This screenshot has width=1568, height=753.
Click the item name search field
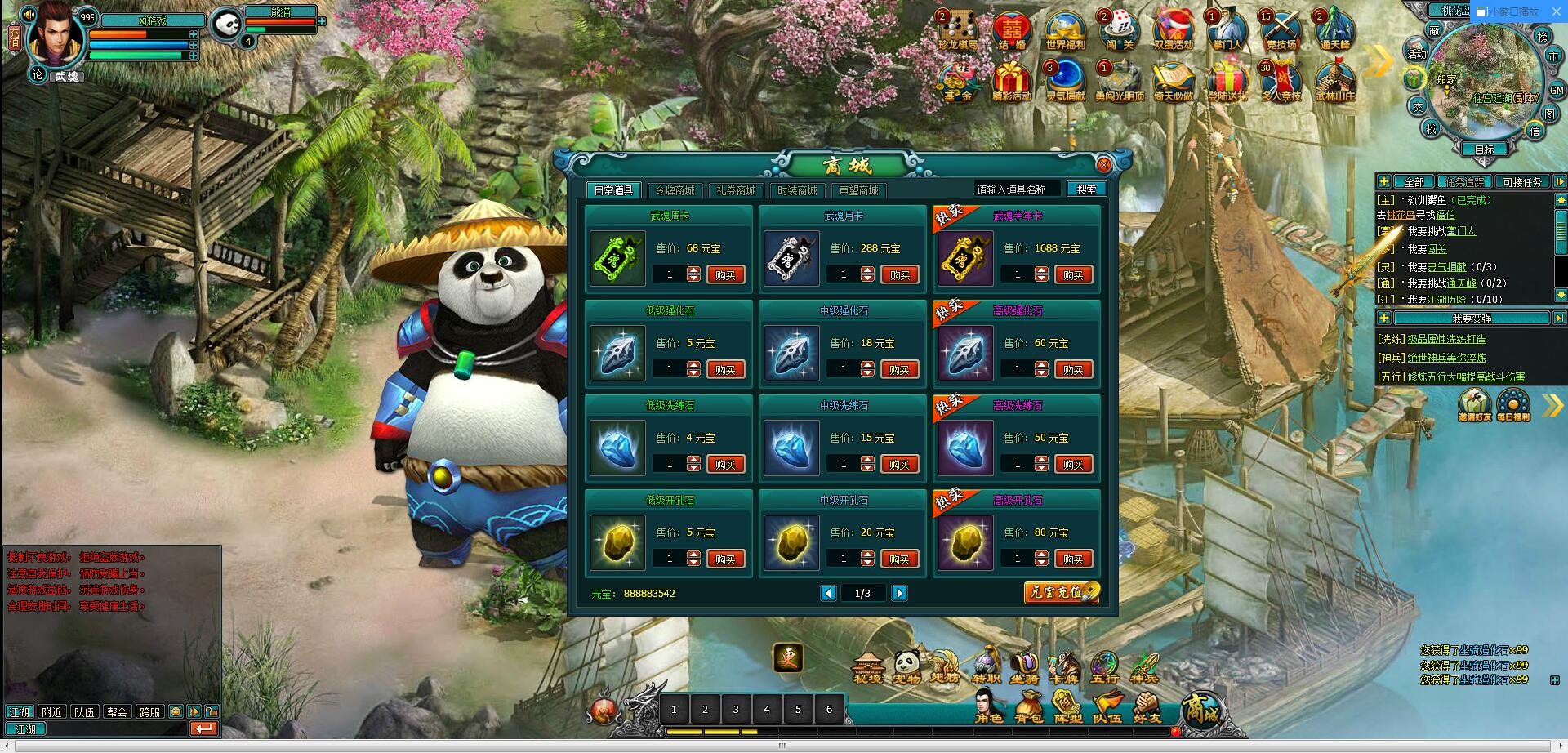(x=1017, y=189)
